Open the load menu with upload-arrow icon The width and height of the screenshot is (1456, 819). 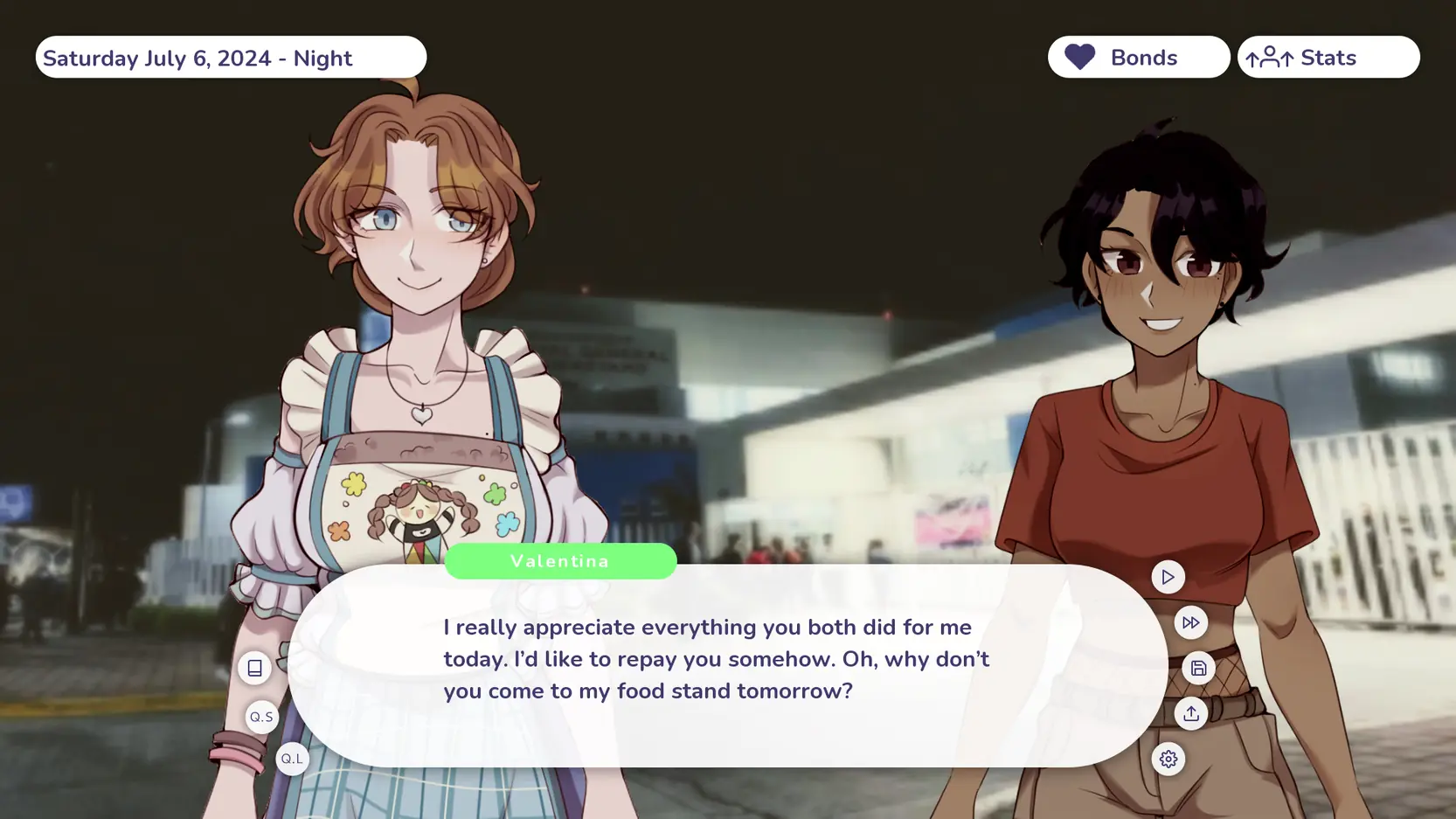coord(1190,713)
